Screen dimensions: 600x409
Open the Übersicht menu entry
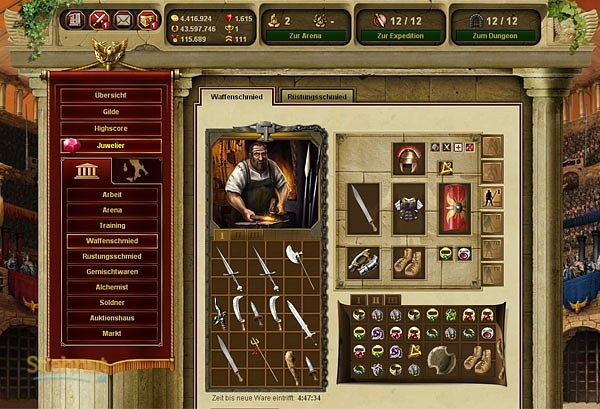click(x=111, y=95)
